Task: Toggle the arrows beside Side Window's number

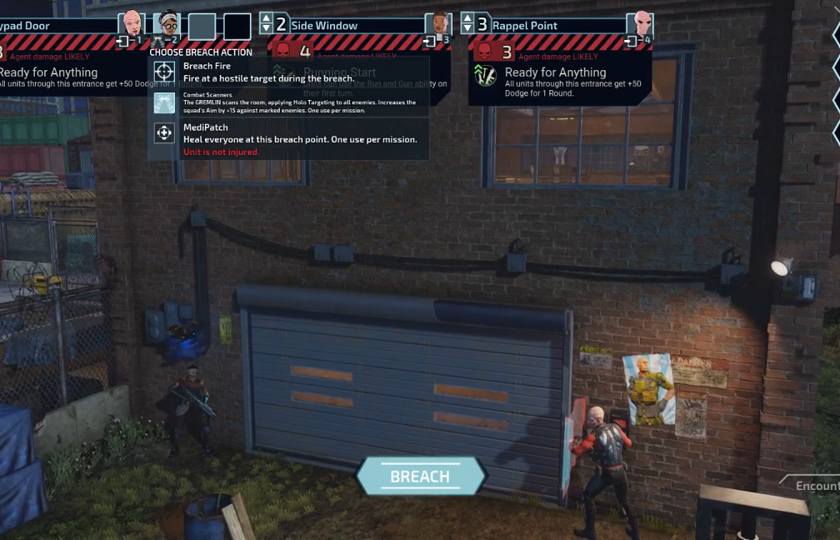Action: click(x=267, y=24)
